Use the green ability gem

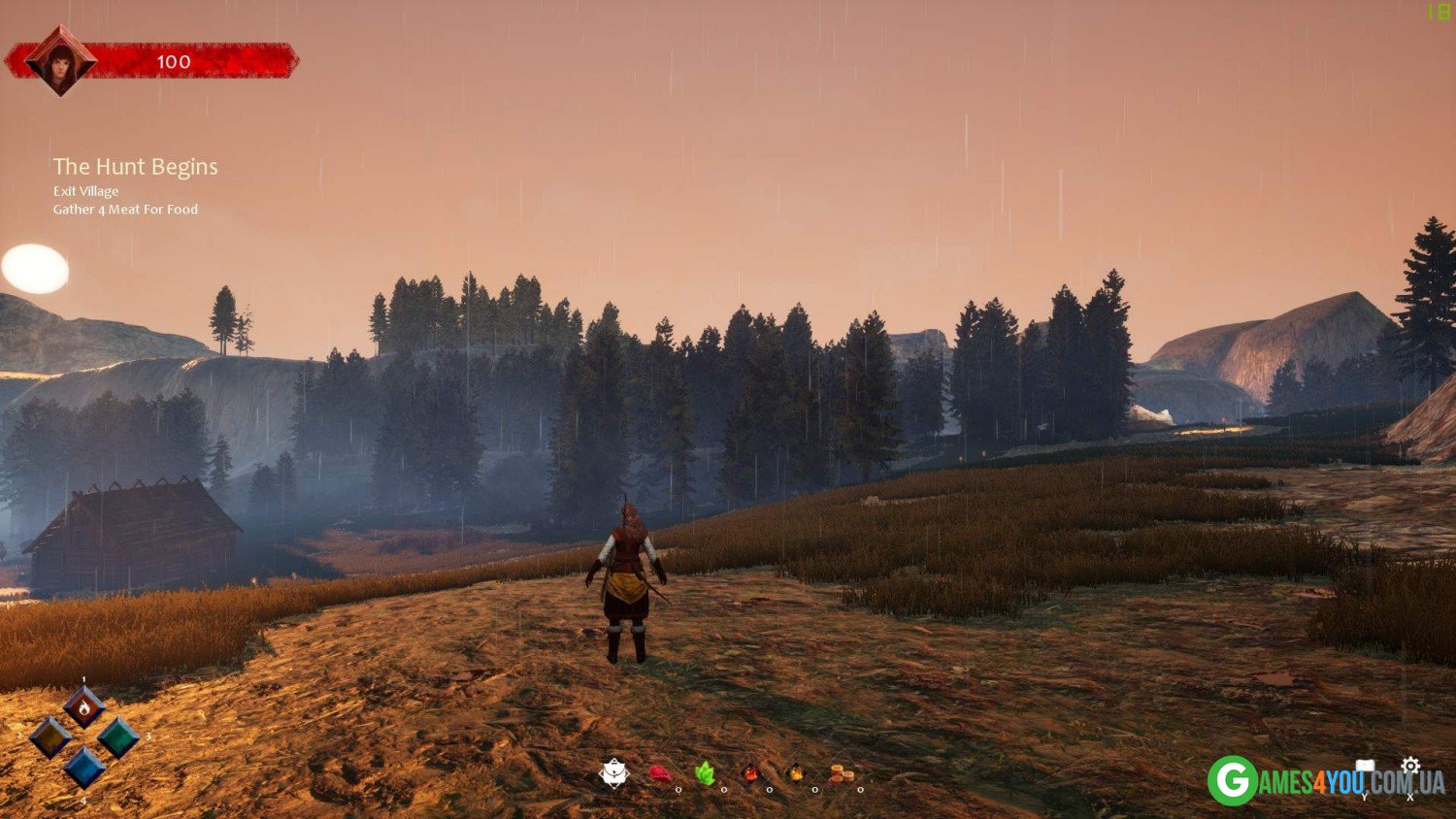pos(118,738)
